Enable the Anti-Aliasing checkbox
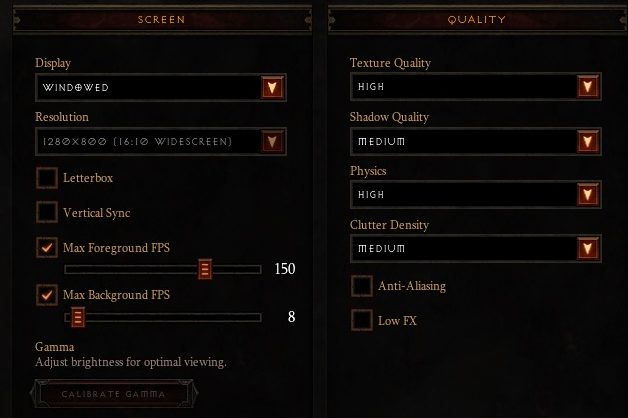 click(362, 287)
